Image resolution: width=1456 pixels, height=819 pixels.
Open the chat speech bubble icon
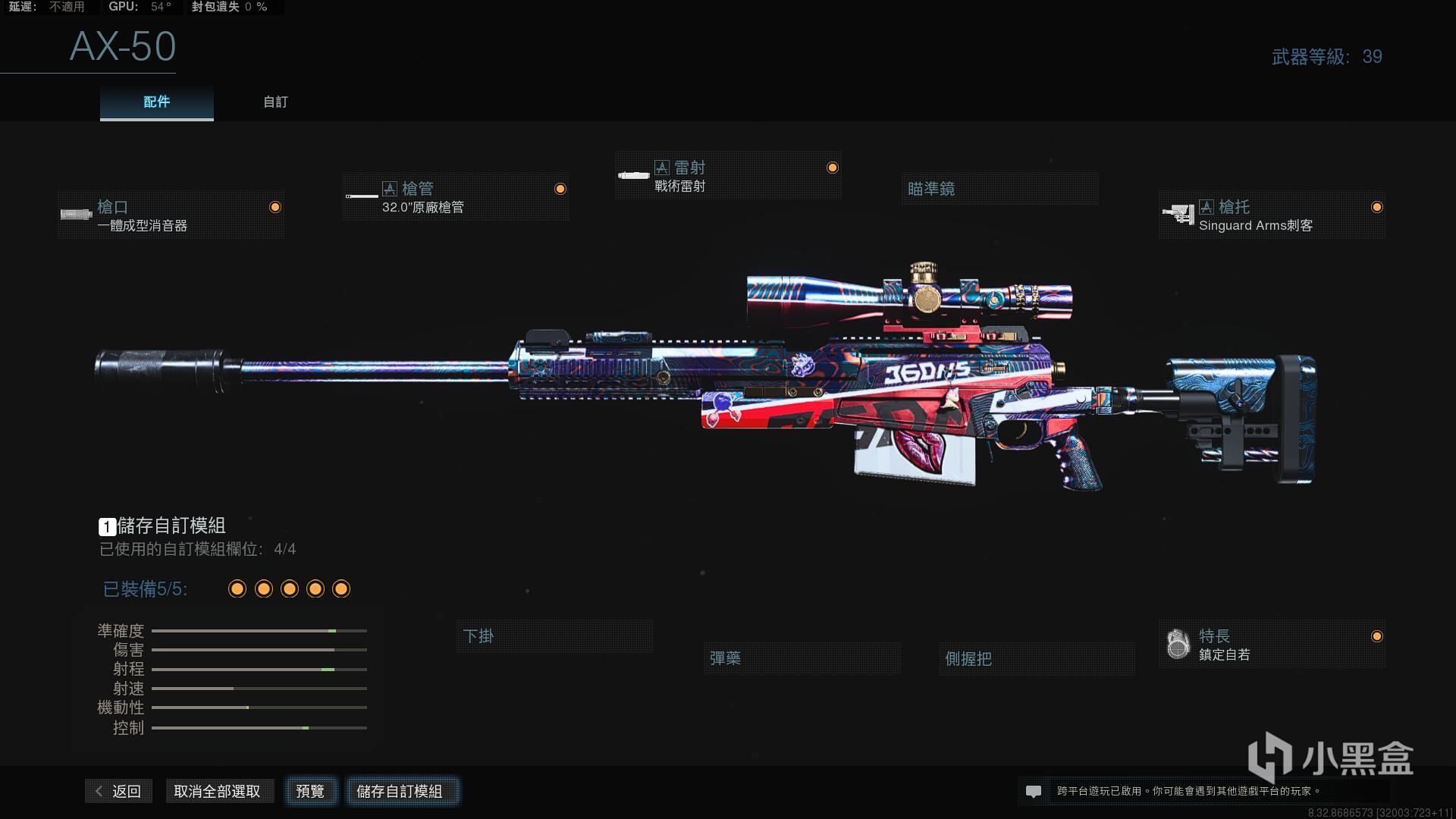coord(1033,791)
